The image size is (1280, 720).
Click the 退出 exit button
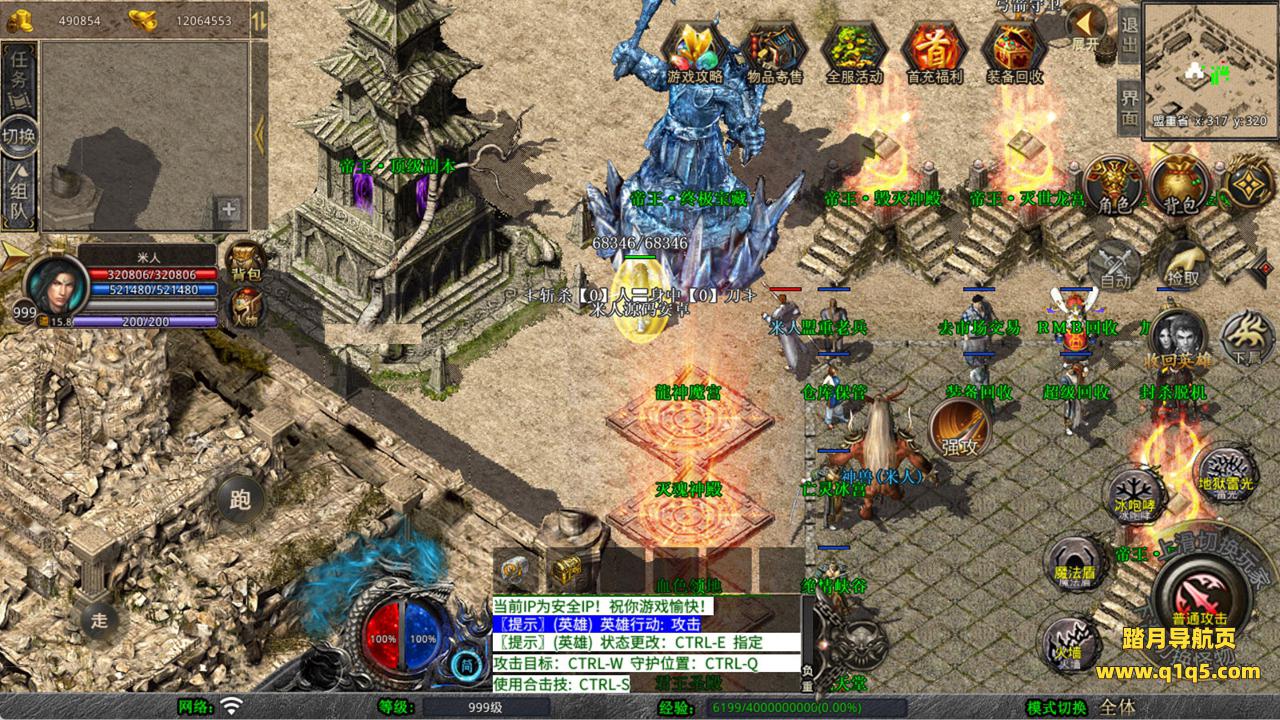coord(1129,33)
